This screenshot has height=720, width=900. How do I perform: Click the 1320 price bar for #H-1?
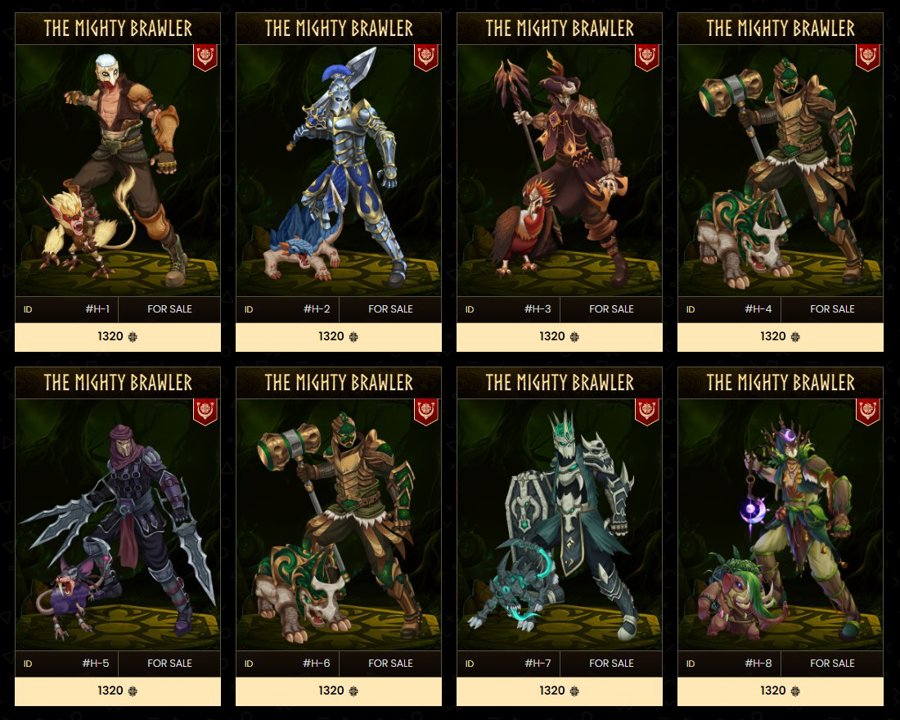click(x=118, y=337)
